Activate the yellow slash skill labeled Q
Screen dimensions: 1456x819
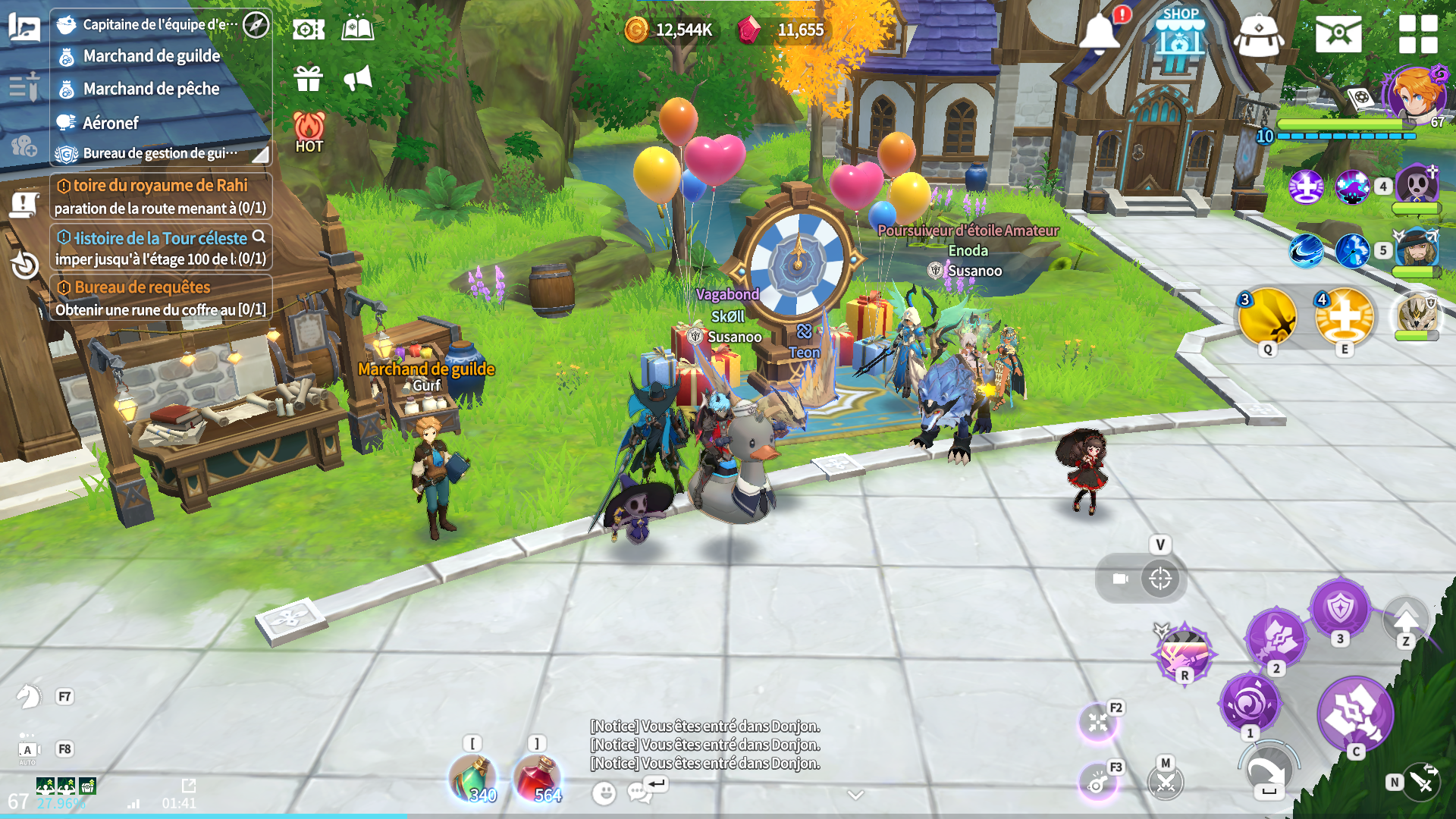pyautogui.click(x=1267, y=317)
